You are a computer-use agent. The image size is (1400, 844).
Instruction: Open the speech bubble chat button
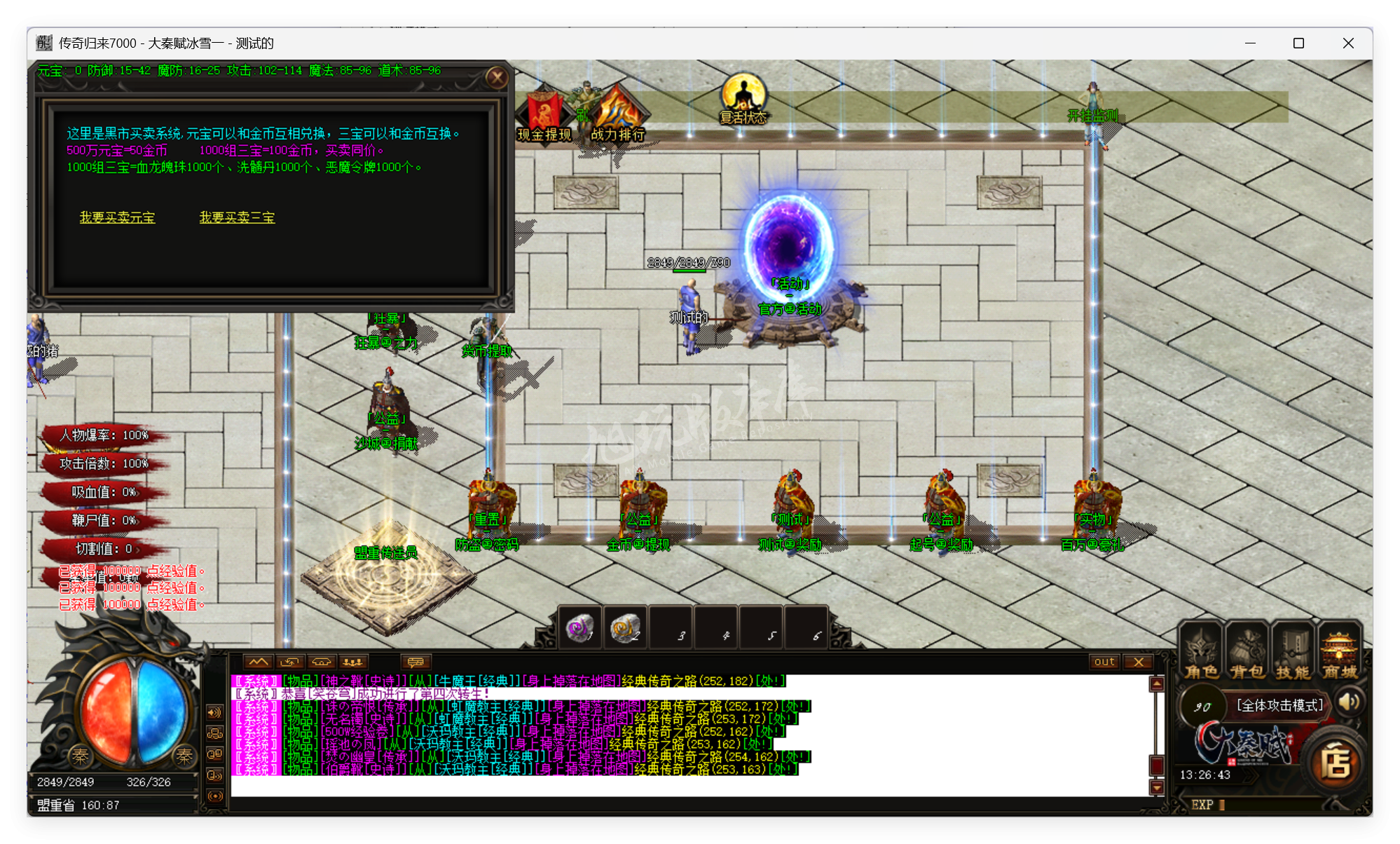pyautogui.click(x=416, y=662)
